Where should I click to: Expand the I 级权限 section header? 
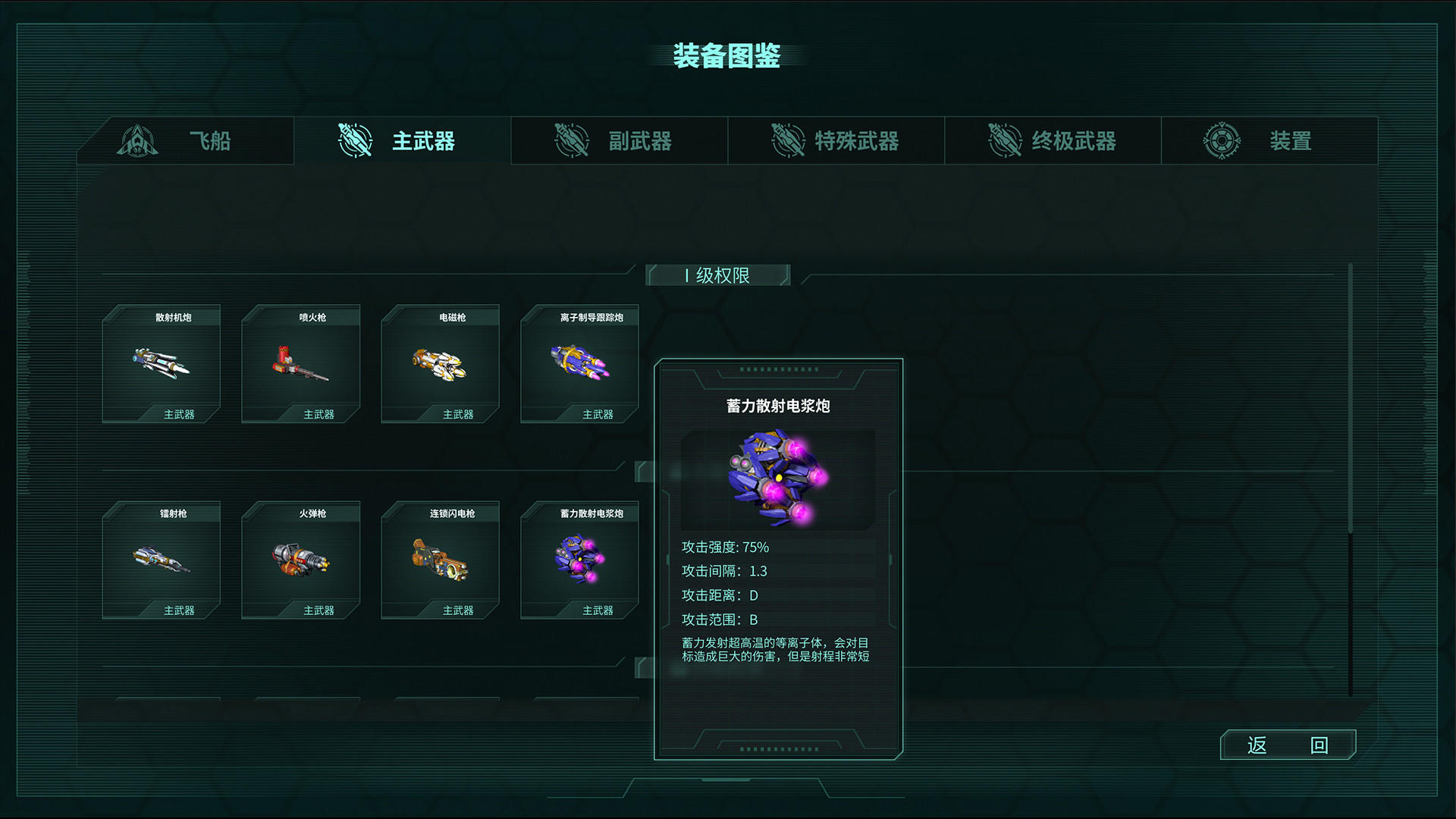tap(718, 275)
